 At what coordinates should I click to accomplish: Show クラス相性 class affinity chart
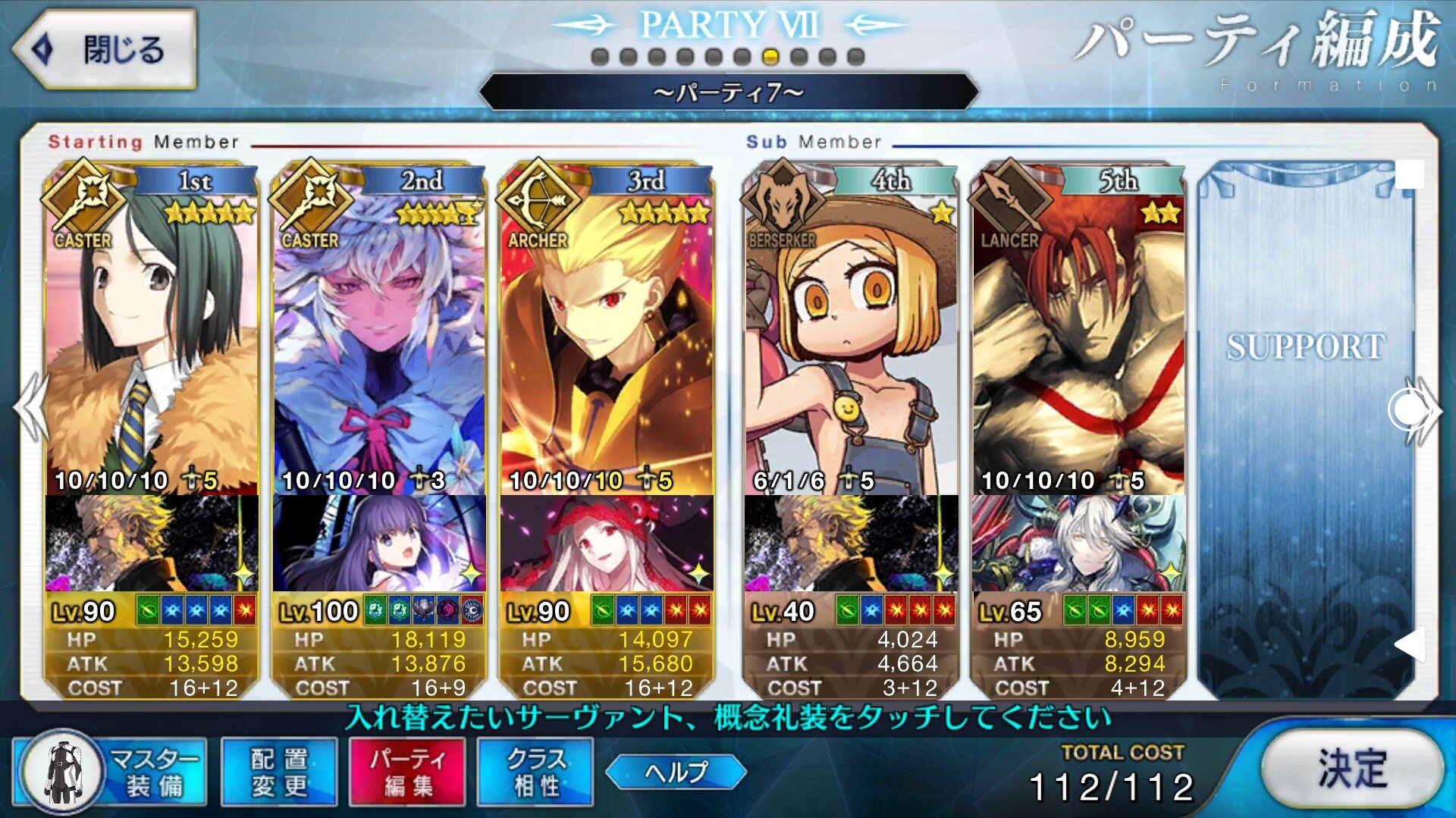[x=535, y=772]
